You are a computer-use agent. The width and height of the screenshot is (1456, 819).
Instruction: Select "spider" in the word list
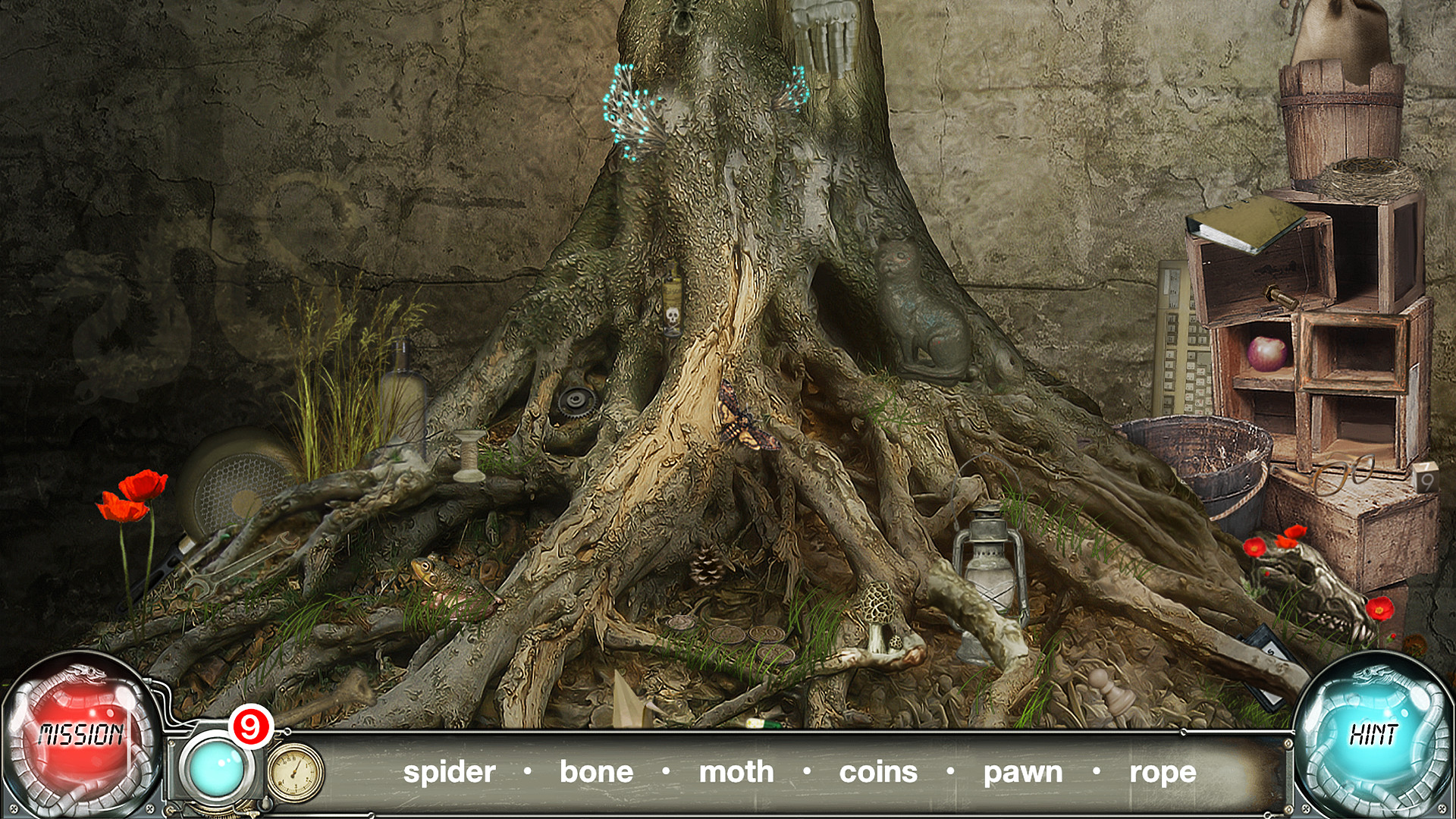[449, 772]
